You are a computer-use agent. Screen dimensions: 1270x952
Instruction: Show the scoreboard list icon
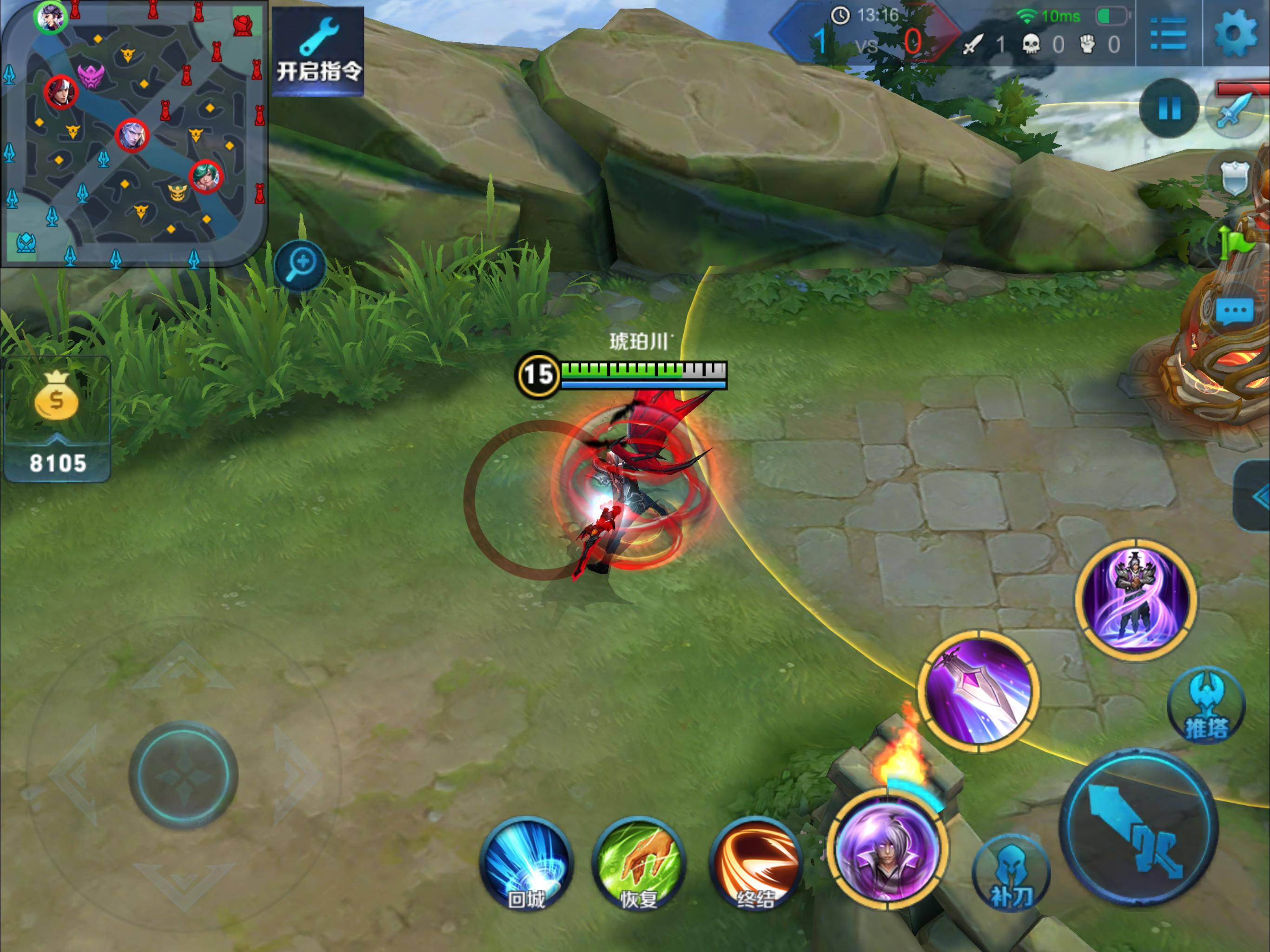pos(1168,33)
